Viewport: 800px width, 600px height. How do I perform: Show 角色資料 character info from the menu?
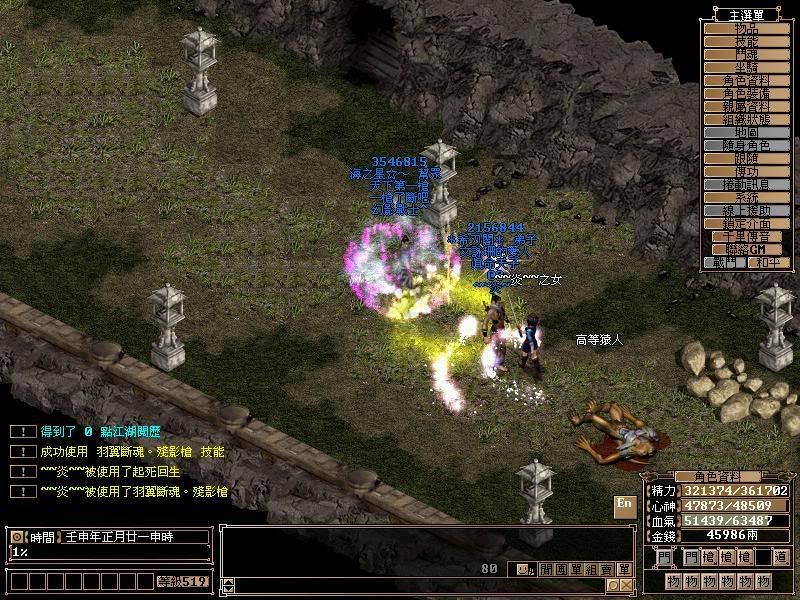(x=746, y=80)
